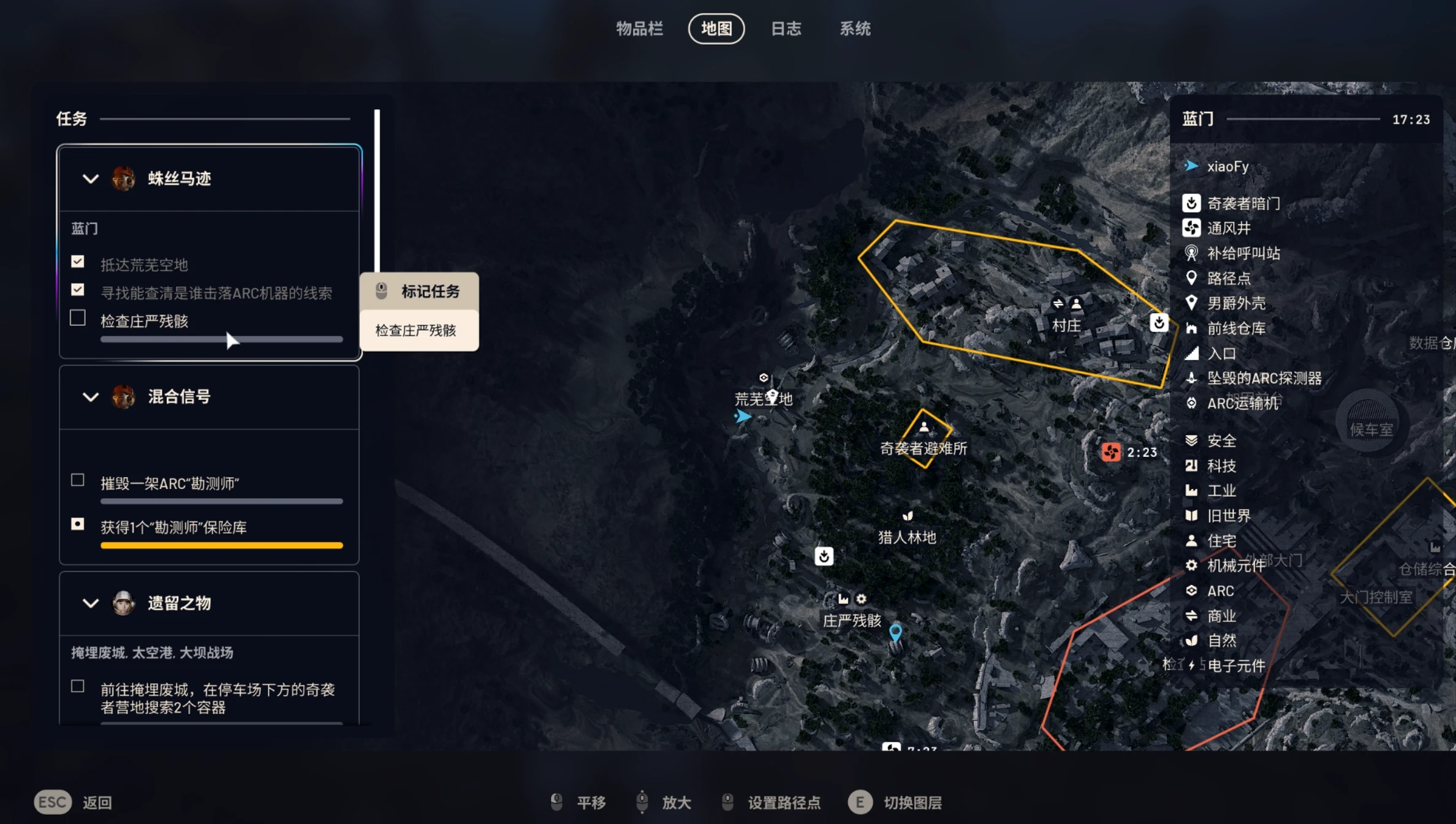Switch to the 日志 tab

[786, 29]
